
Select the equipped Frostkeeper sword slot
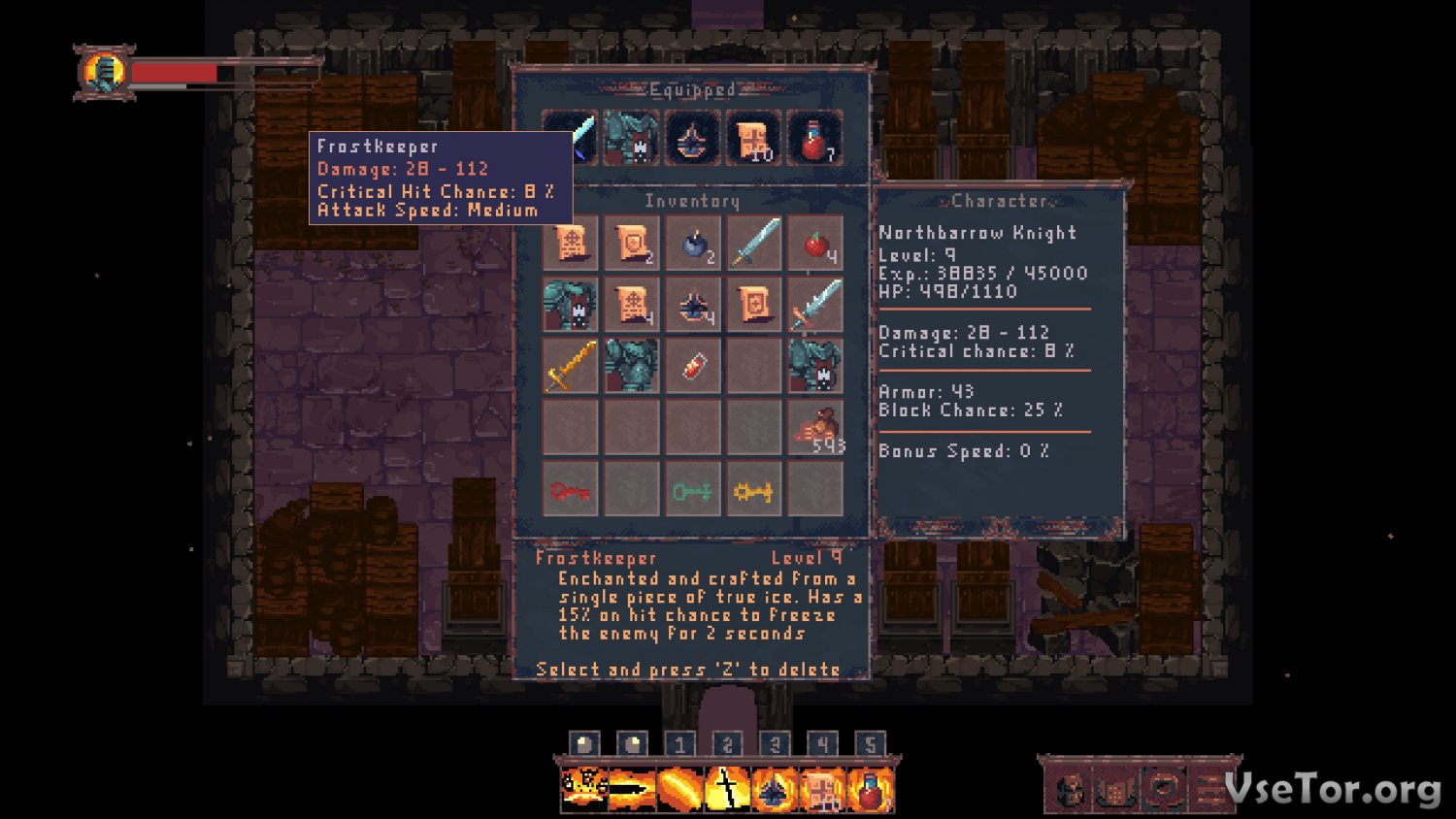pos(572,138)
